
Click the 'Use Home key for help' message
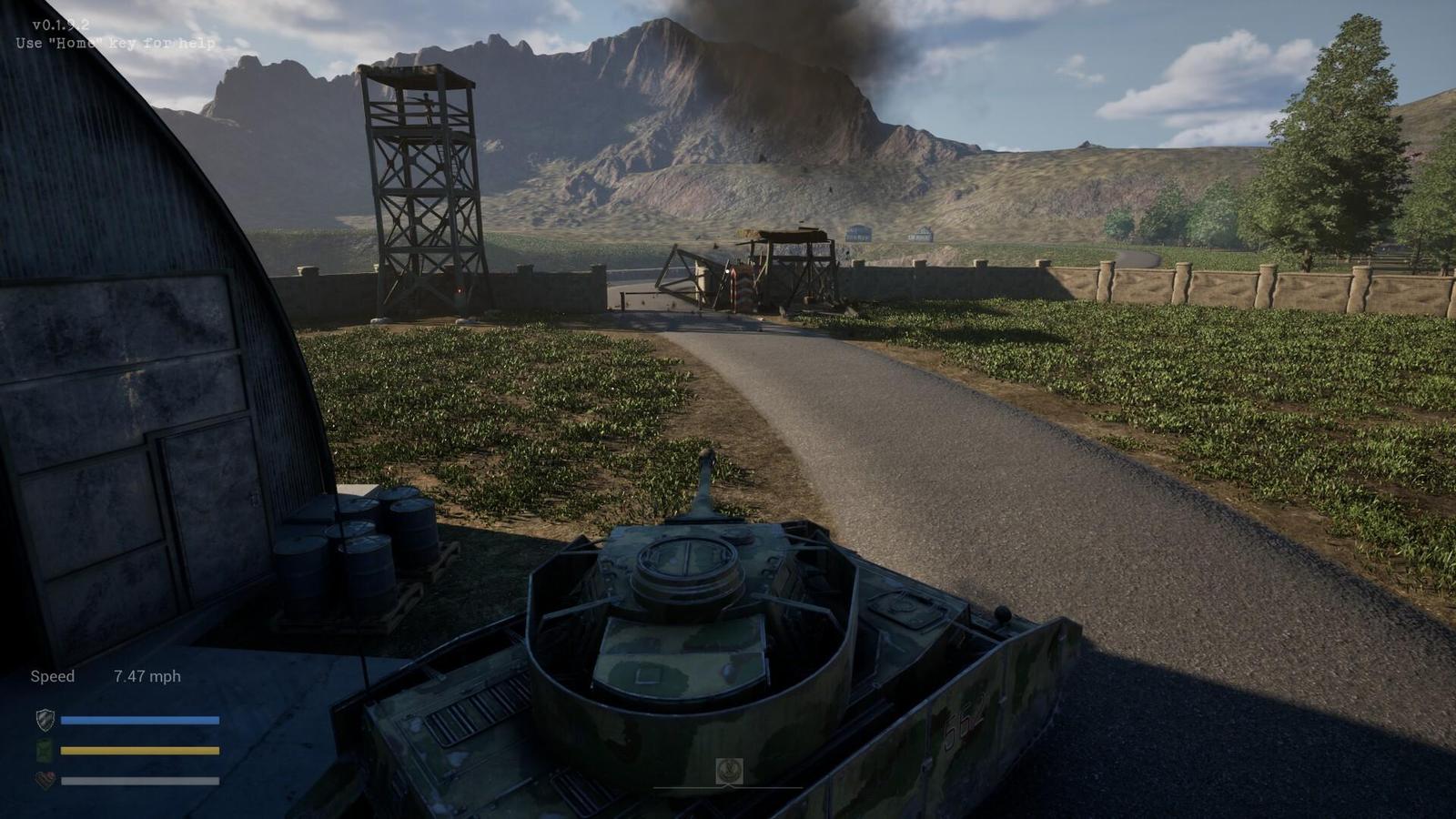[x=114, y=41]
